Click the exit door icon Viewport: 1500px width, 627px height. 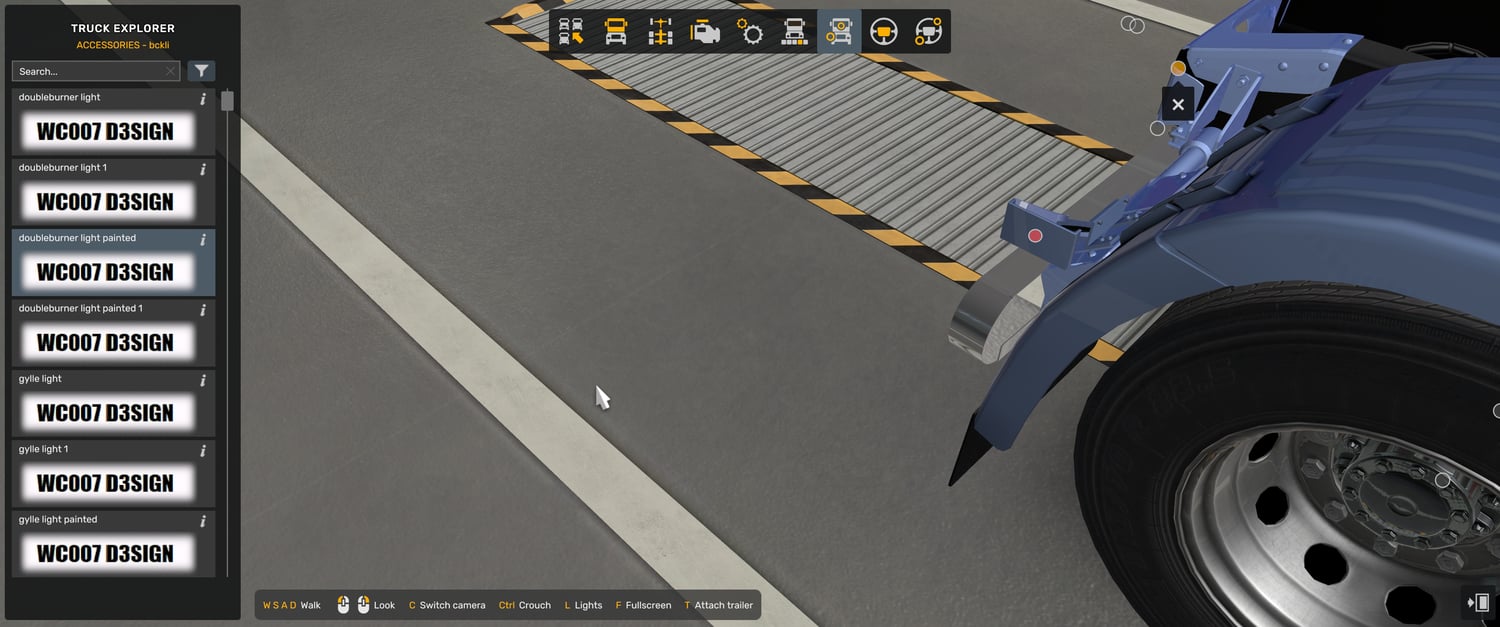(1478, 602)
